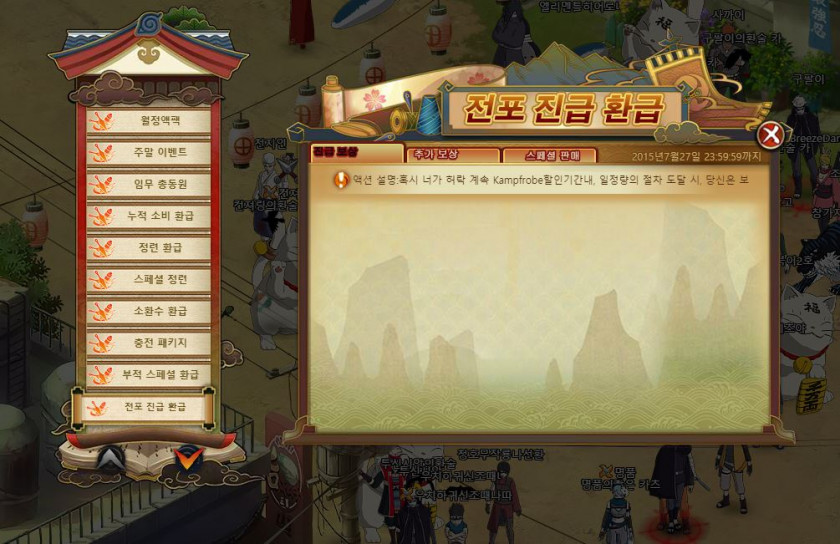
Task: Click the orange down arrow below the event list
Action: 186,457
